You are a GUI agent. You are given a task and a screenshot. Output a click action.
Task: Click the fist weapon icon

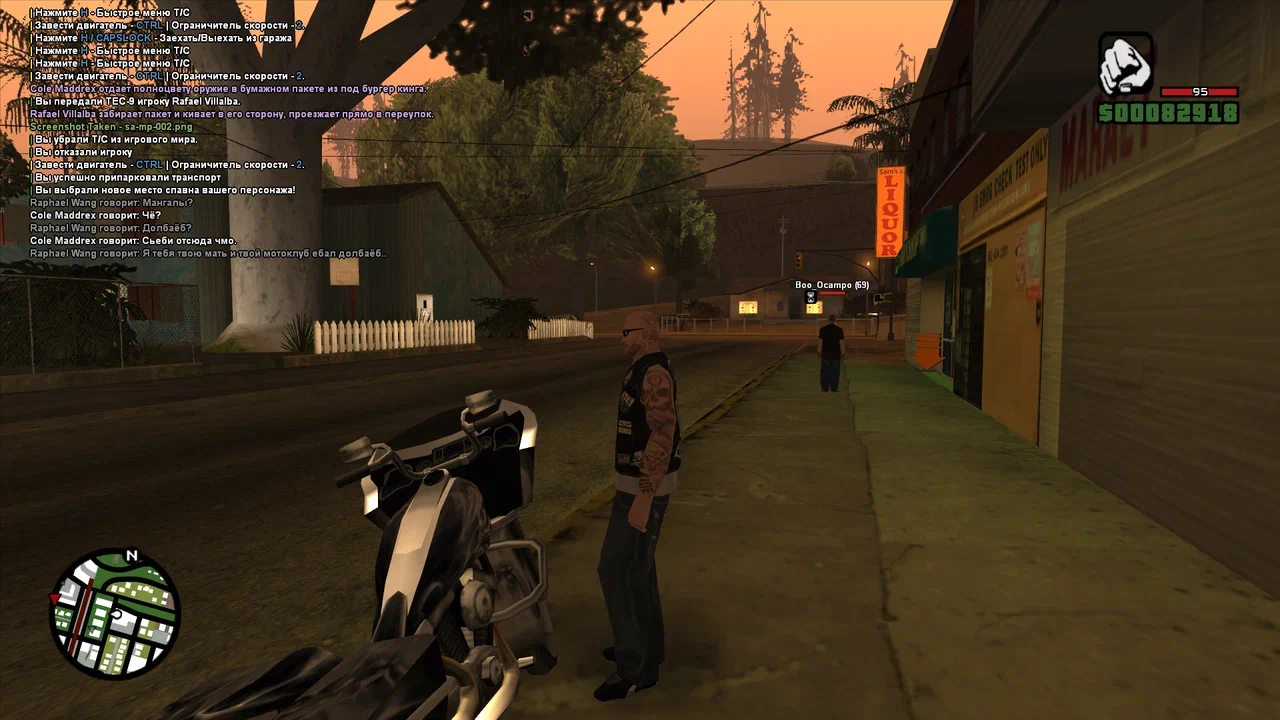pyautogui.click(x=1126, y=64)
